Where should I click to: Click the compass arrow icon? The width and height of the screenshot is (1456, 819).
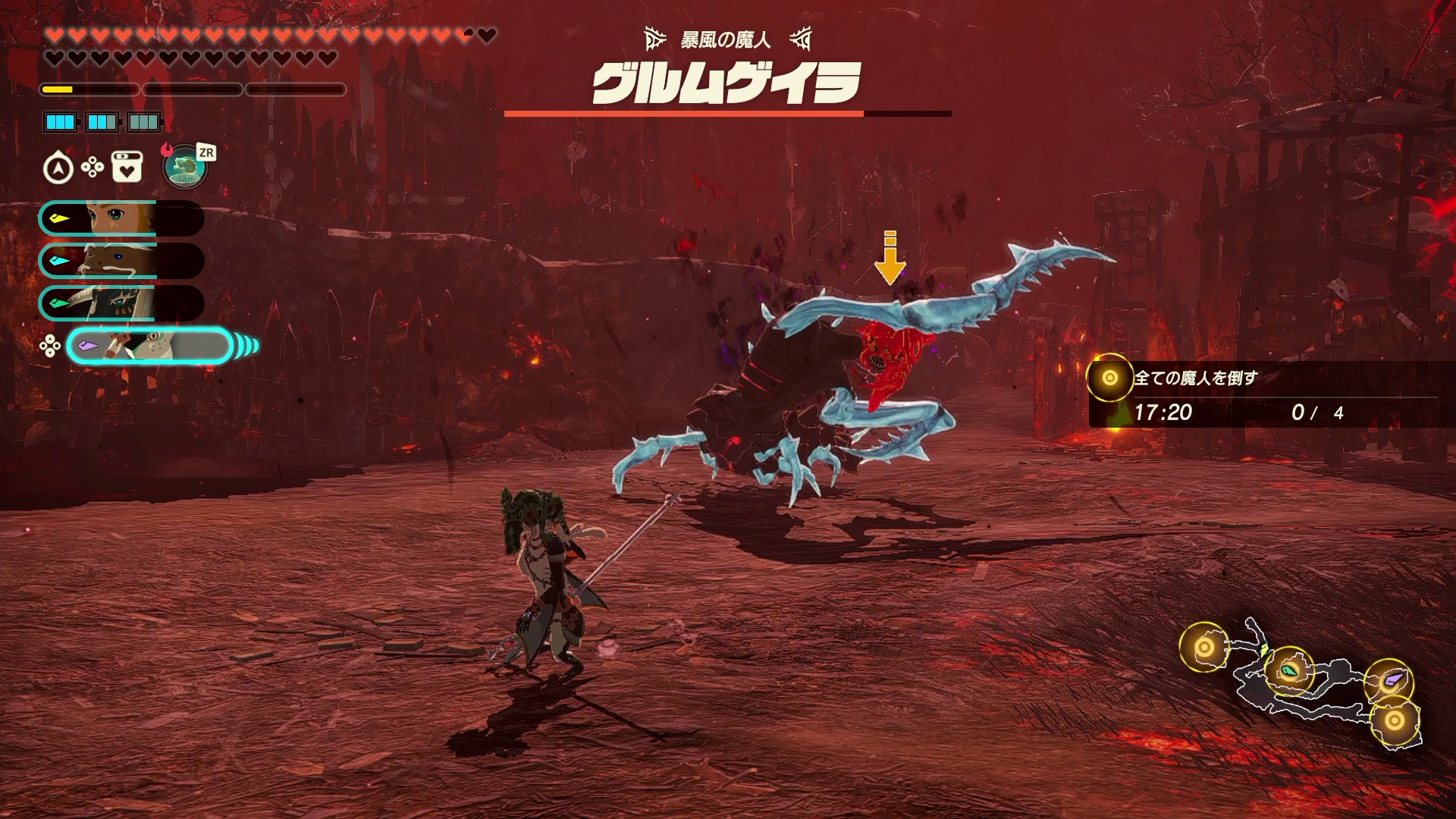tap(58, 168)
